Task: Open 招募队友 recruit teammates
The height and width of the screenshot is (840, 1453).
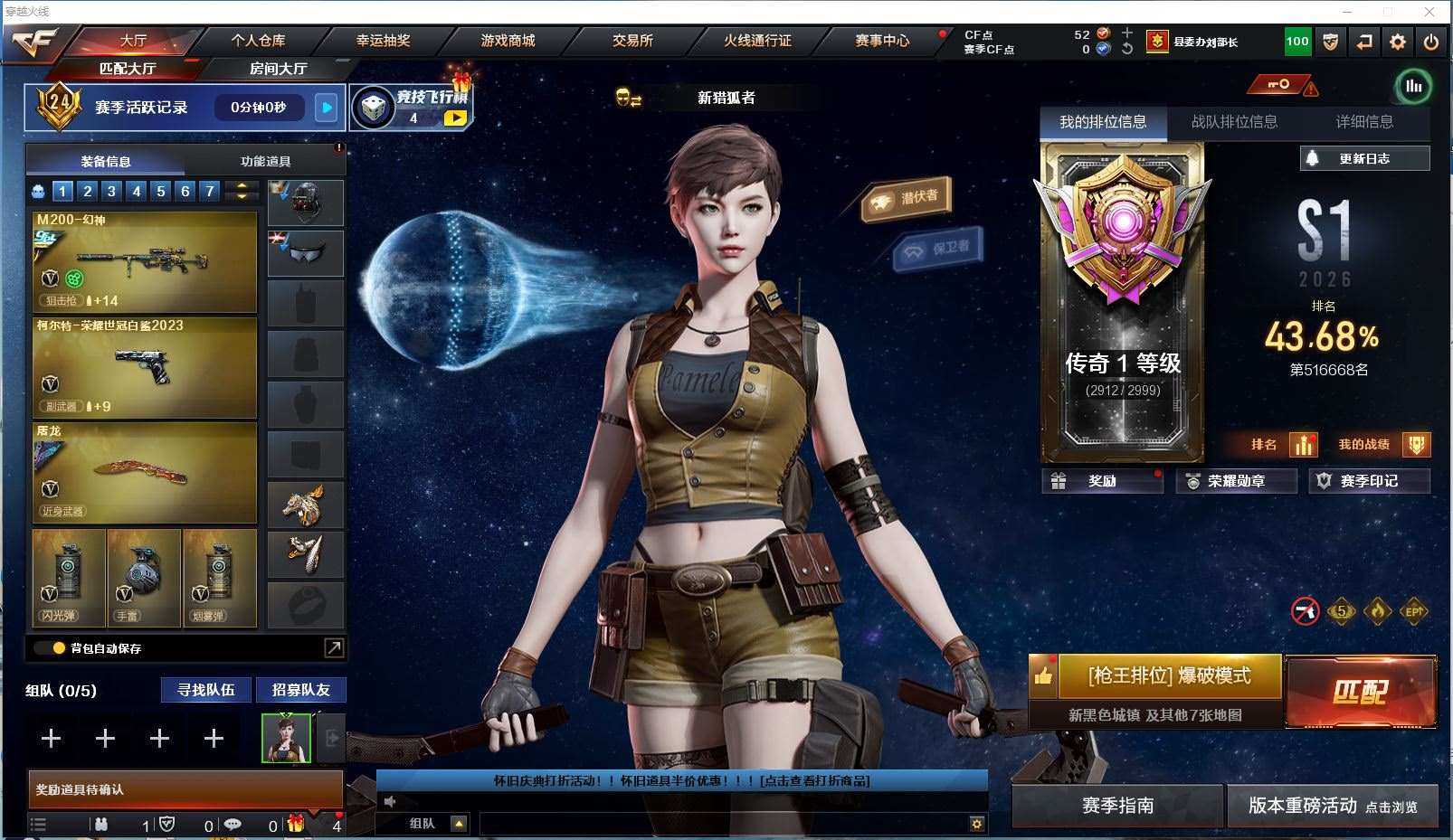Action: click(x=300, y=690)
